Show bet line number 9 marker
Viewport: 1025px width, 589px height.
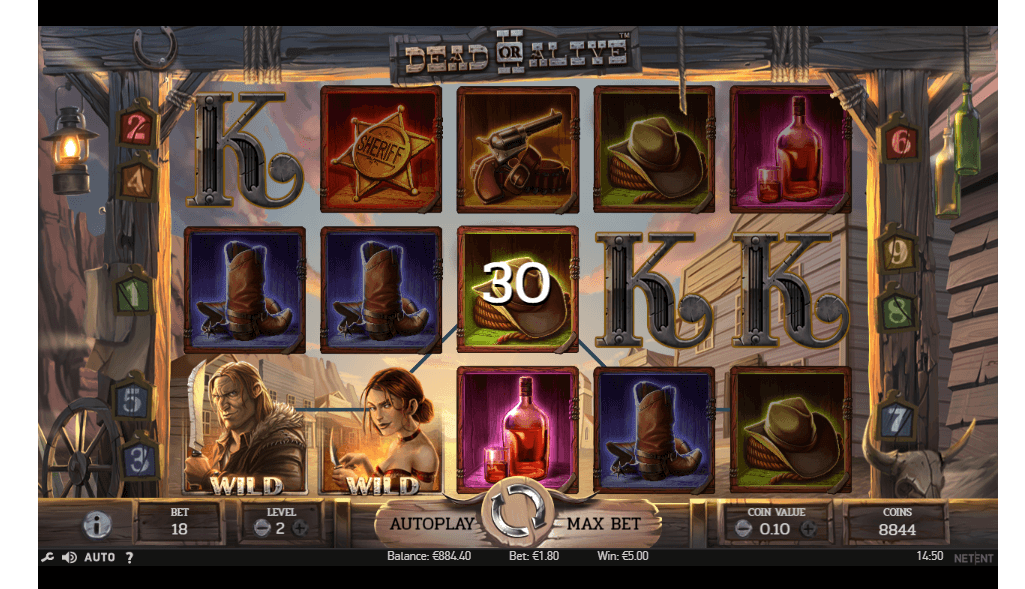[898, 254]
